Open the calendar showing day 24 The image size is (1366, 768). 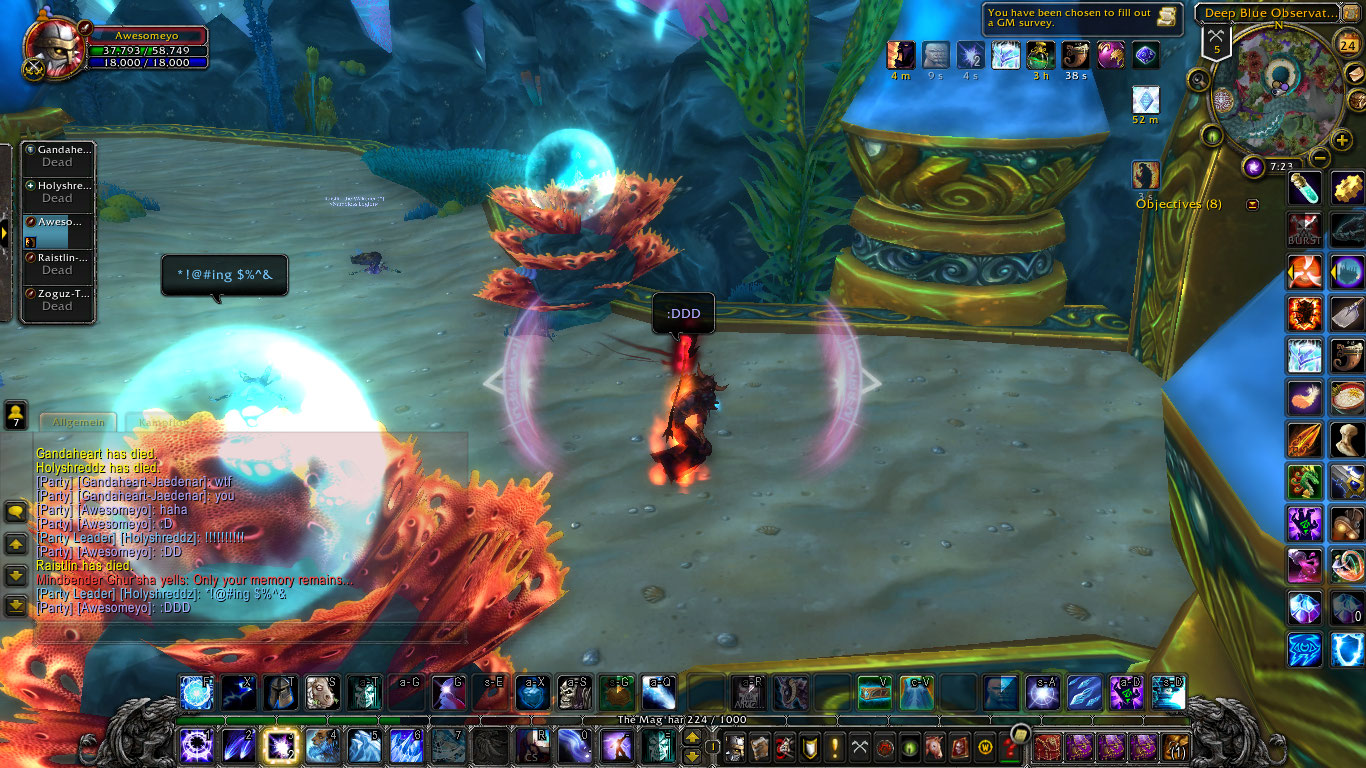point(1347,43)
